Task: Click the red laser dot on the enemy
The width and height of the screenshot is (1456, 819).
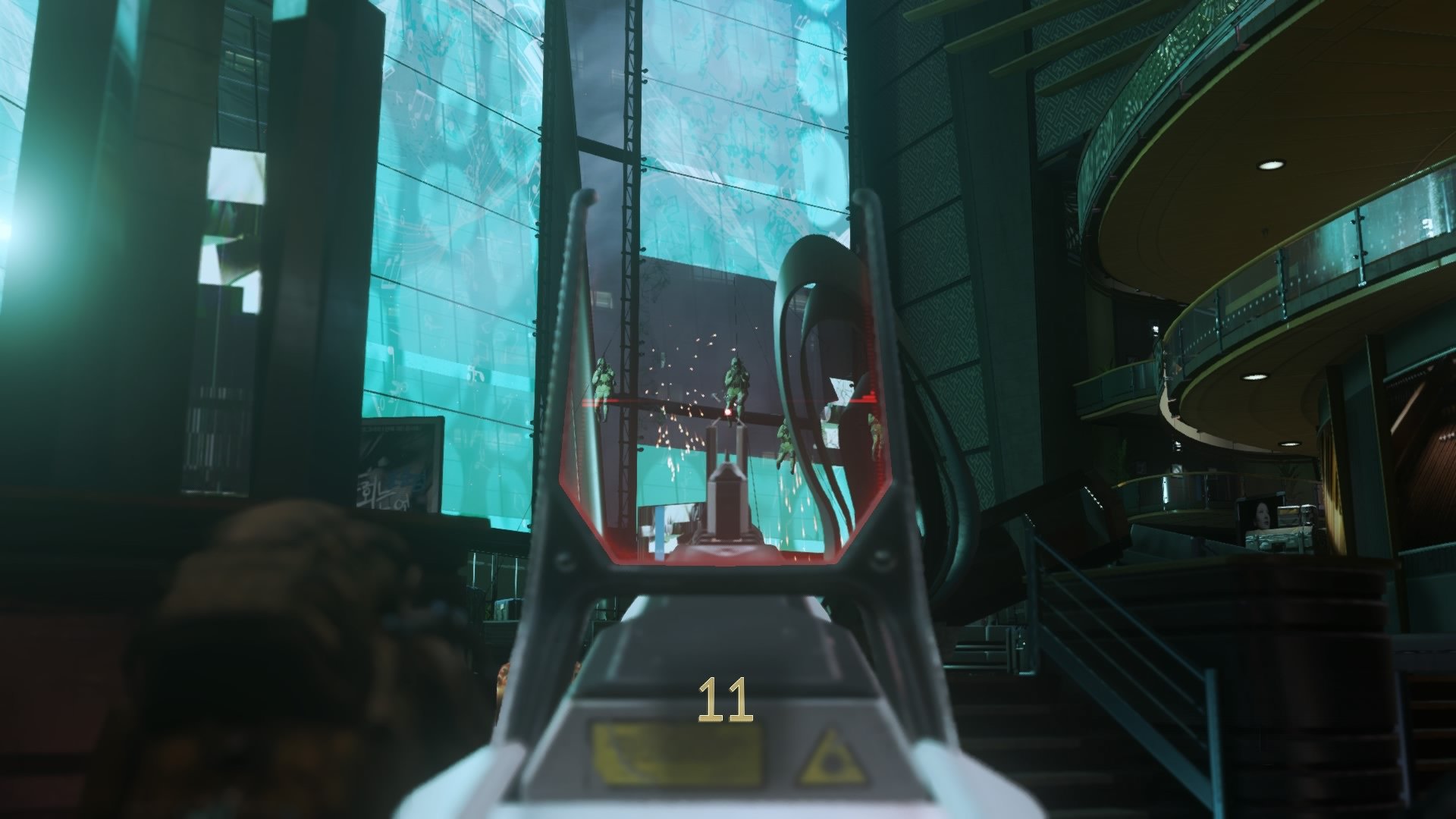Action: (x=728, y=412)
